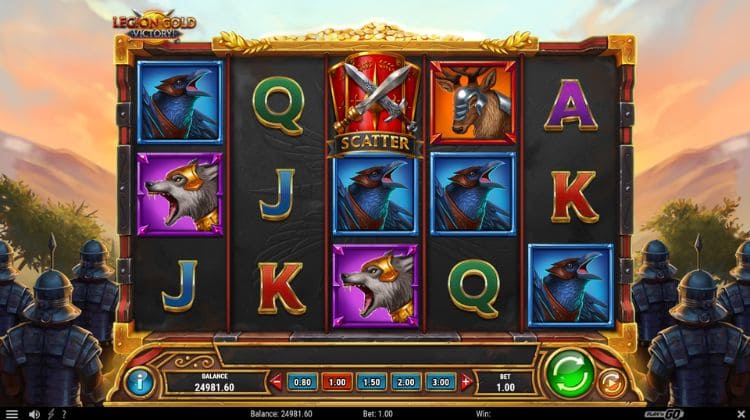
Task: Increase the bet with the plus arrow
Action: point(466,381)
